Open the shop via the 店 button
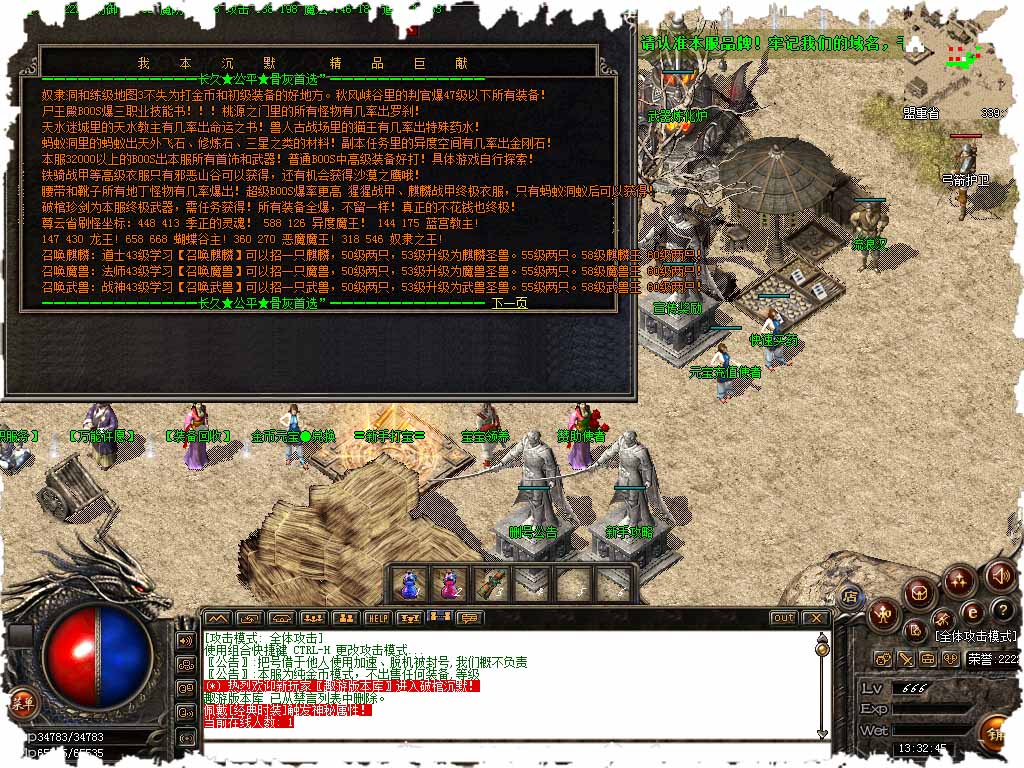1024x768 pixels. [850, 597]
